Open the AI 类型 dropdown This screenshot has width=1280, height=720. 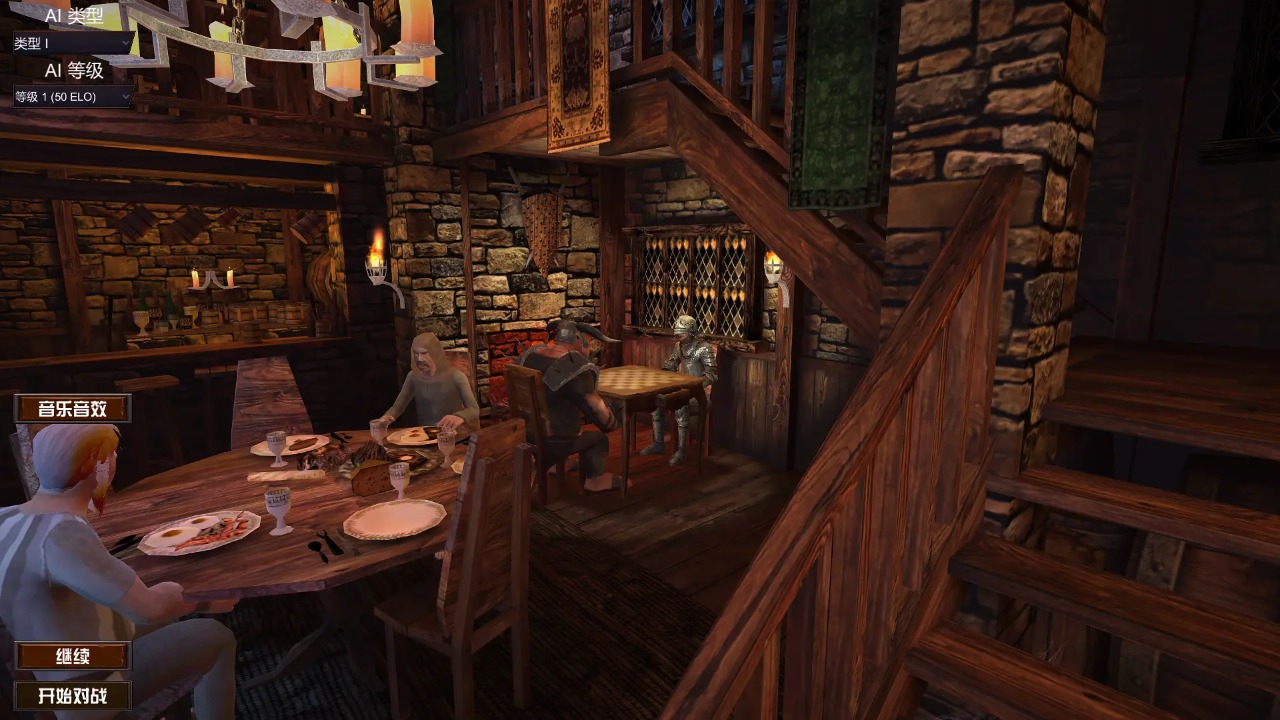[x=72, y=43]
